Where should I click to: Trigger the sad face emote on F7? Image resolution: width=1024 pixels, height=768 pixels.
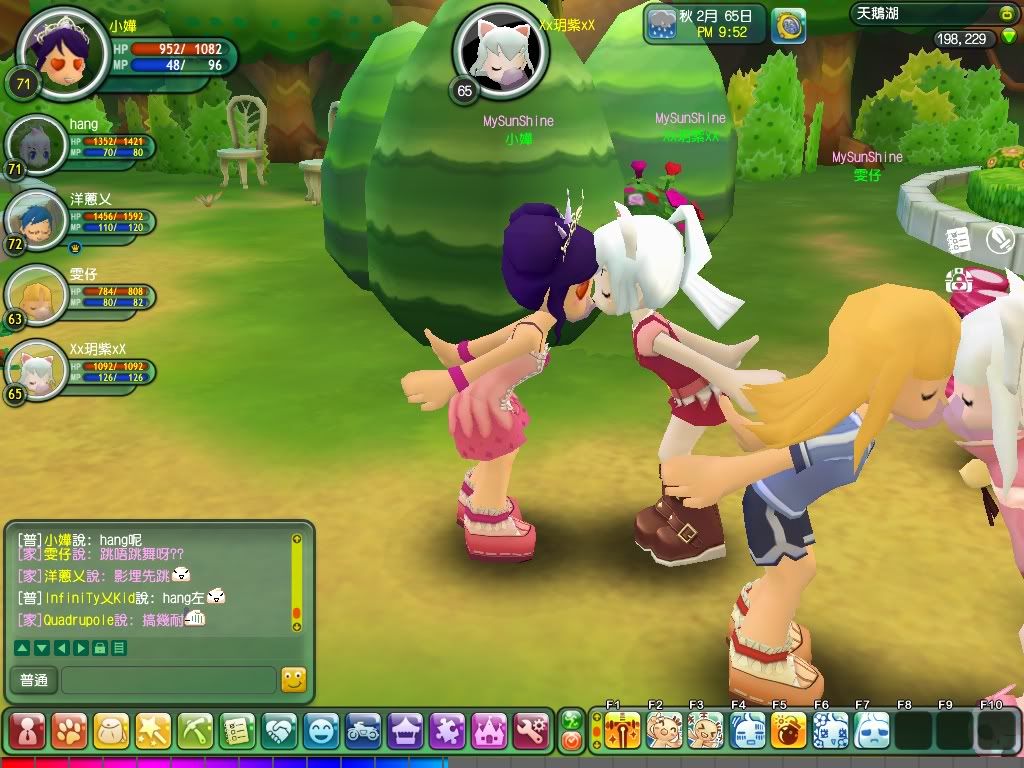coord(871,731)
